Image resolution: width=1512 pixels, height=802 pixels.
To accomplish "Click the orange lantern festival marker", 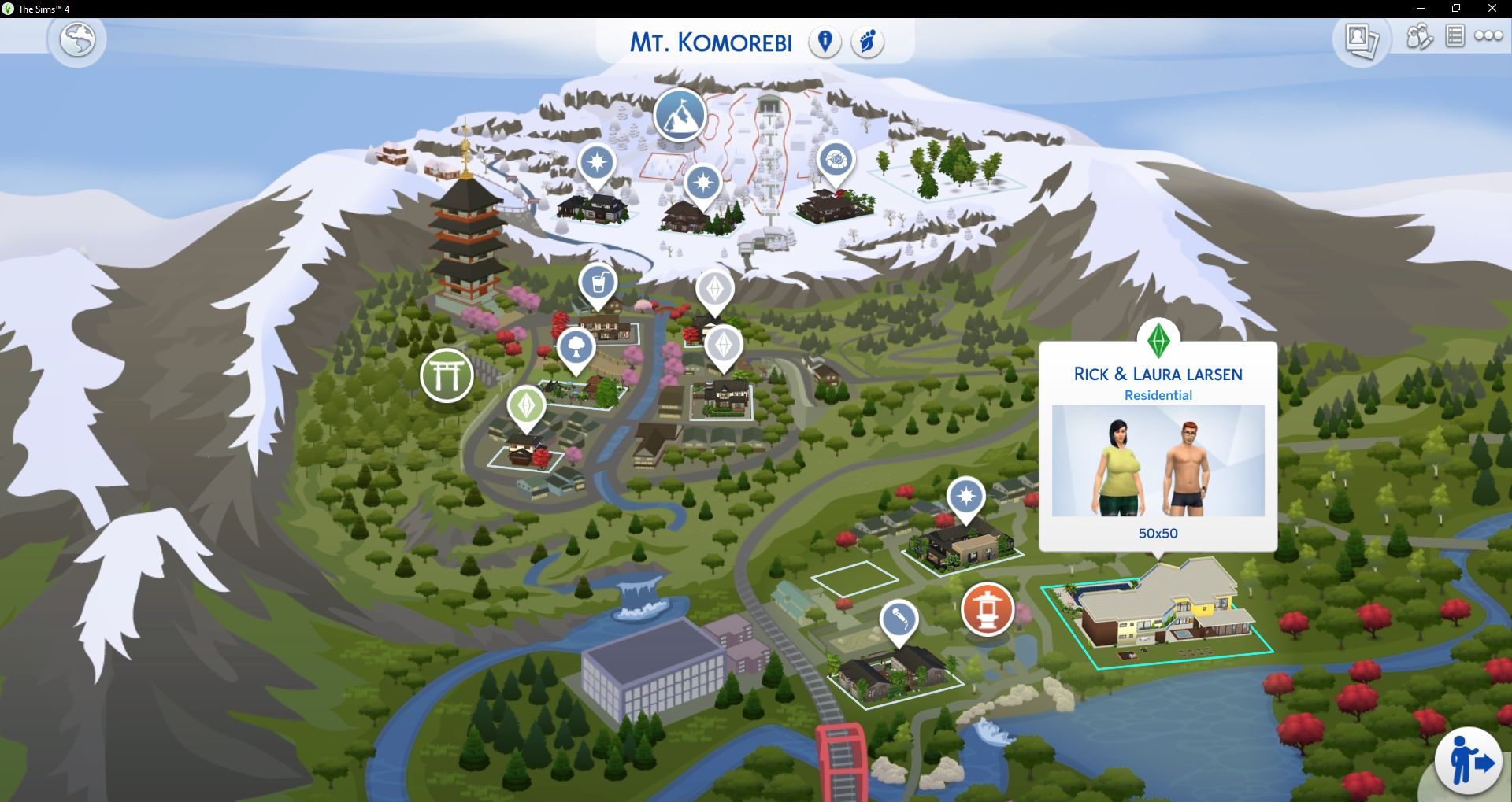I will [x=988, y=610].
